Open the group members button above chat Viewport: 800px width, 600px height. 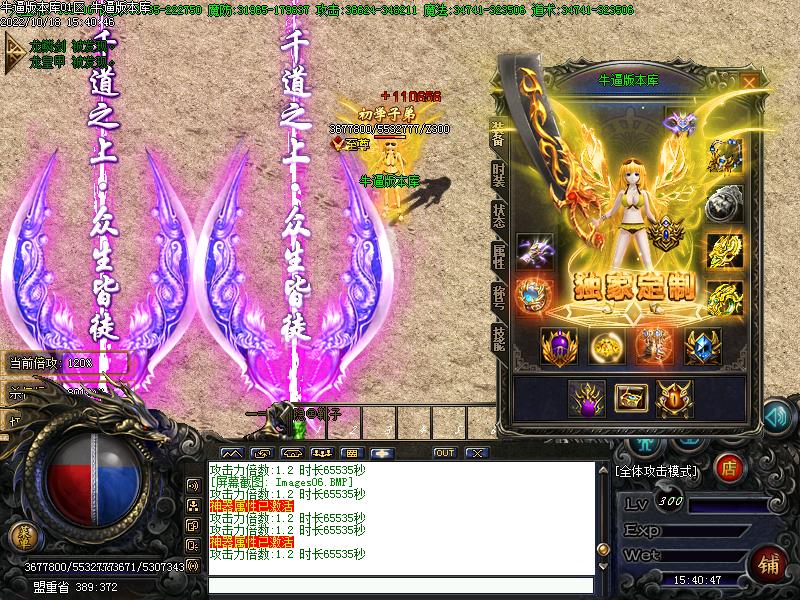pyautogui.click(x=322, y=453)
